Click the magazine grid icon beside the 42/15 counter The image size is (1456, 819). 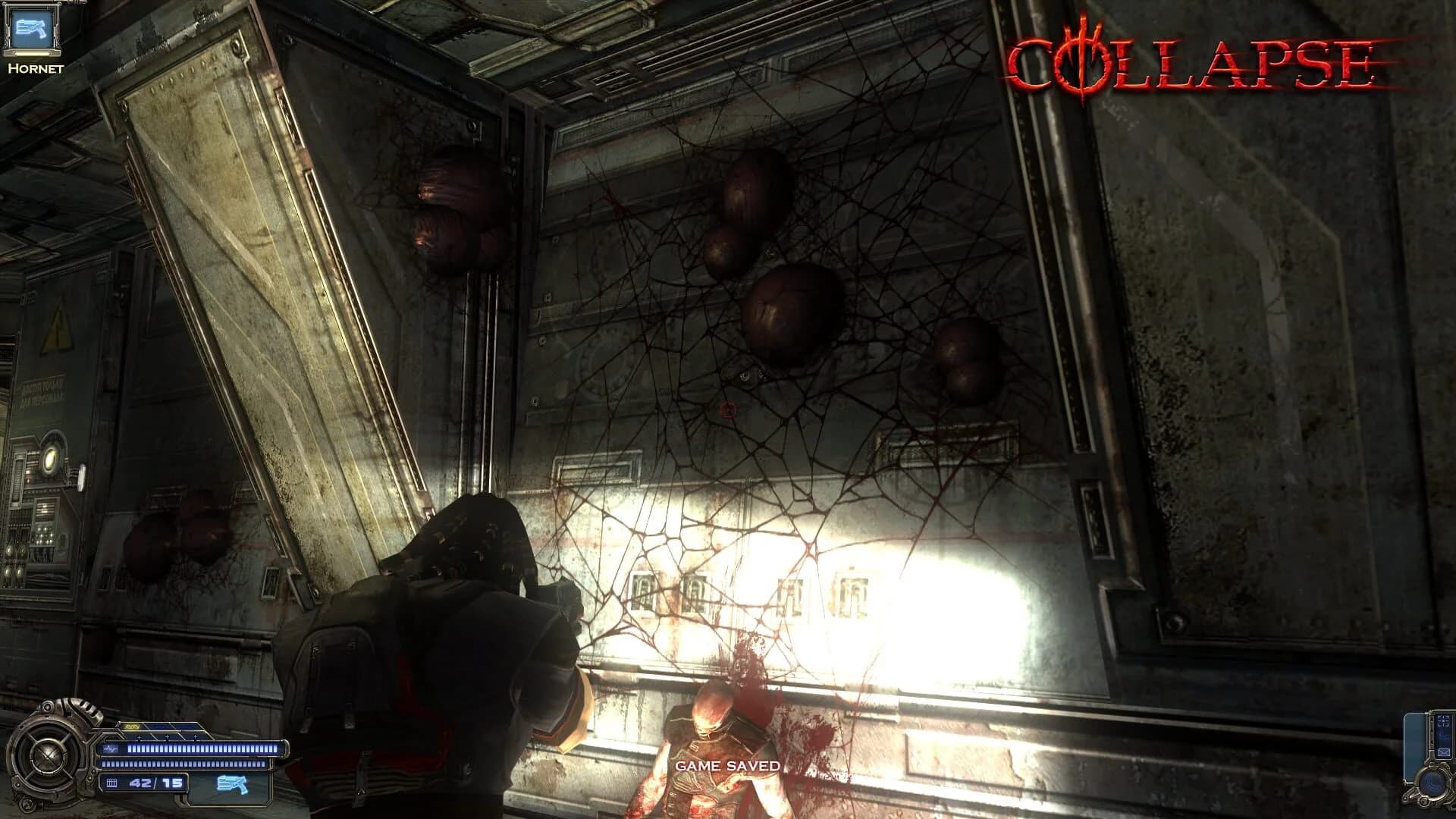(x=112, y=785)
